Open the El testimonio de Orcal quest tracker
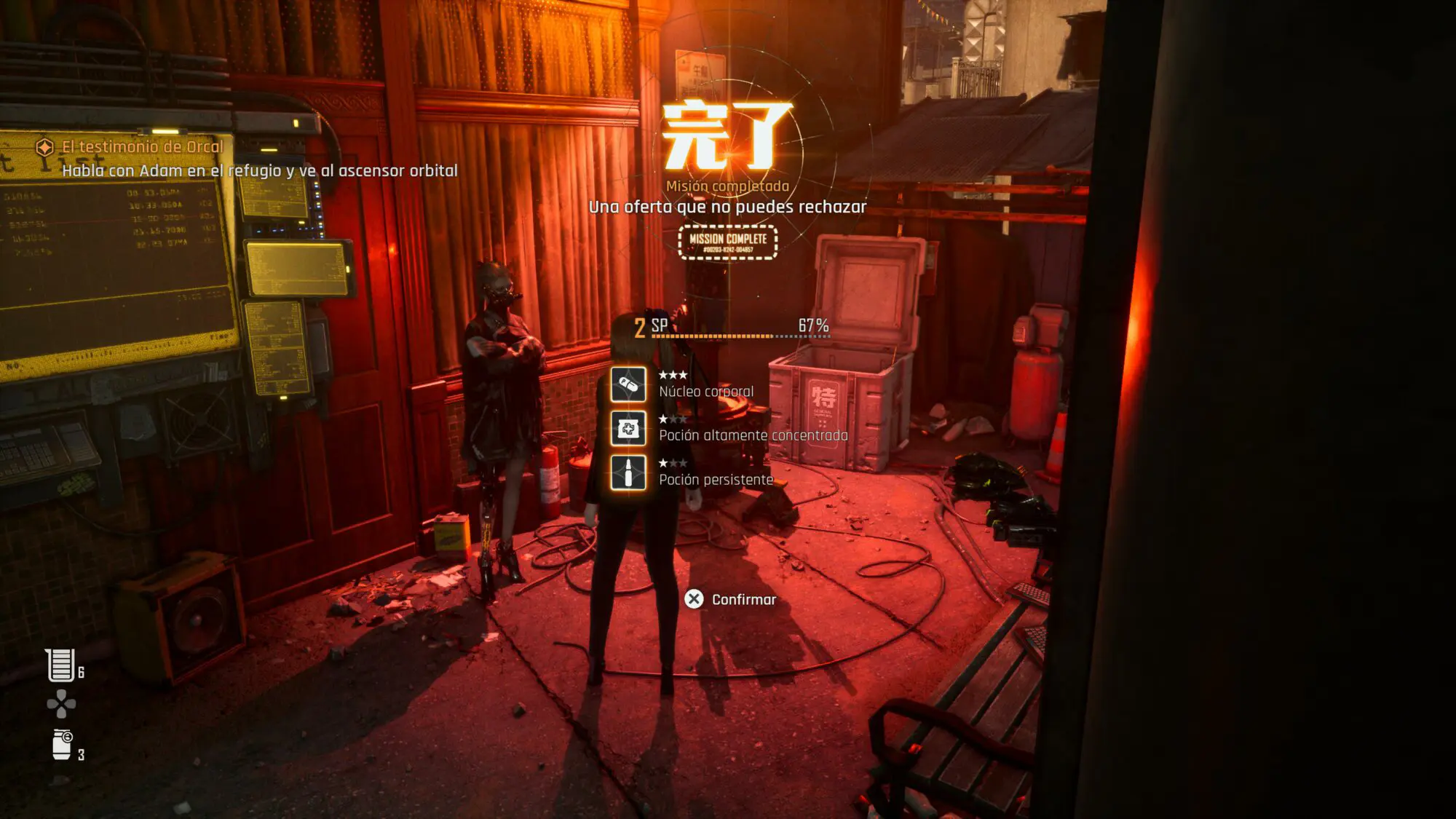 click(x=142, y=147)
